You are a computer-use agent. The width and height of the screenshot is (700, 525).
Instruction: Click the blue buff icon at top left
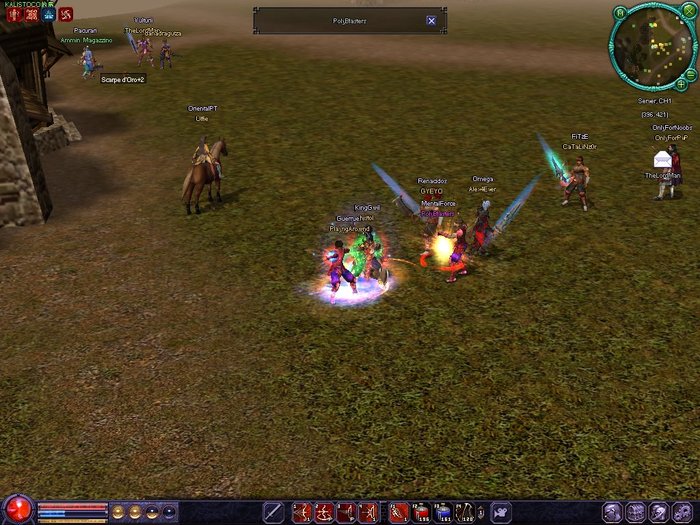coord(48,15)
